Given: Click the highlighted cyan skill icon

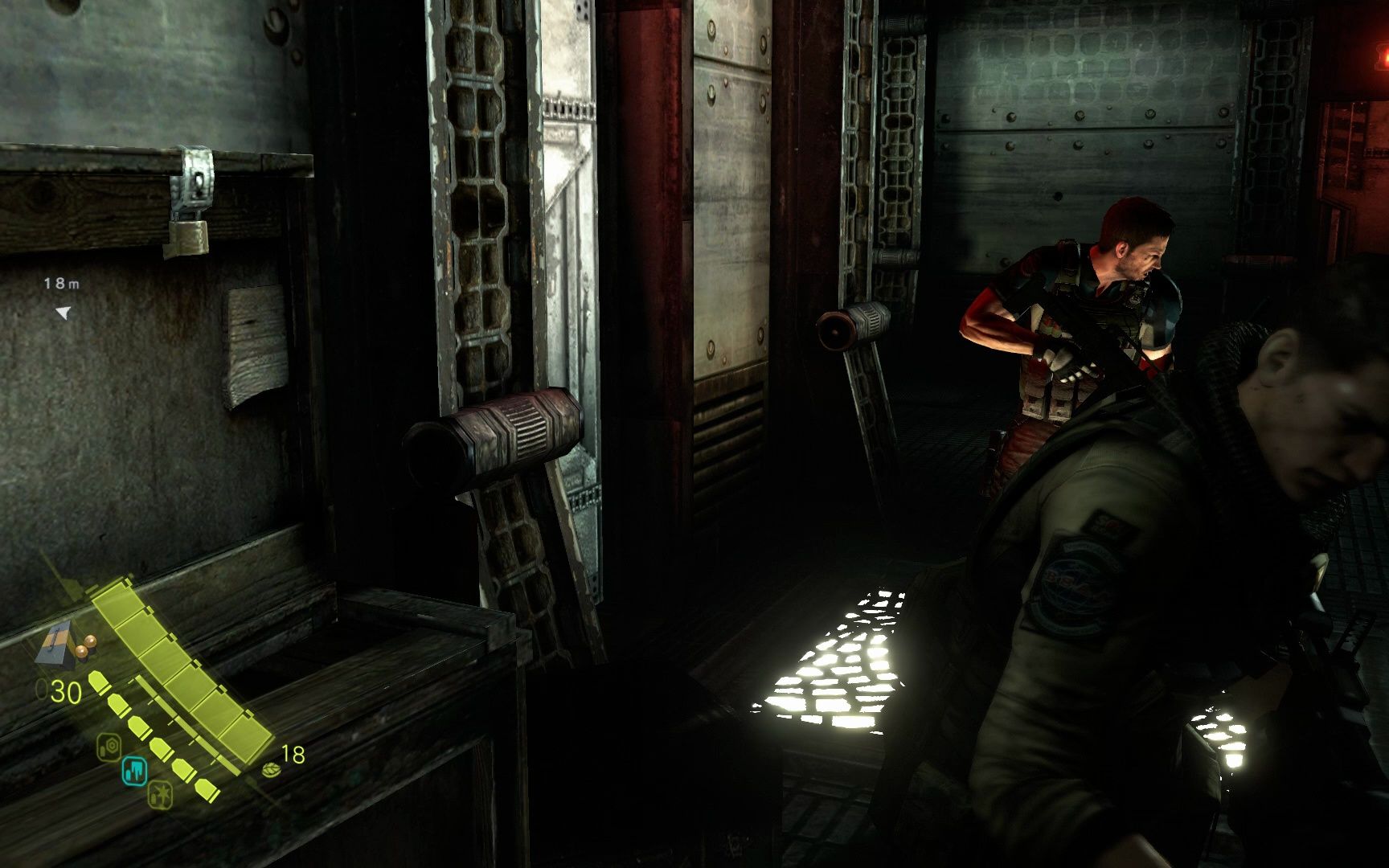Looking at the screenshot, I should (134, 772).
